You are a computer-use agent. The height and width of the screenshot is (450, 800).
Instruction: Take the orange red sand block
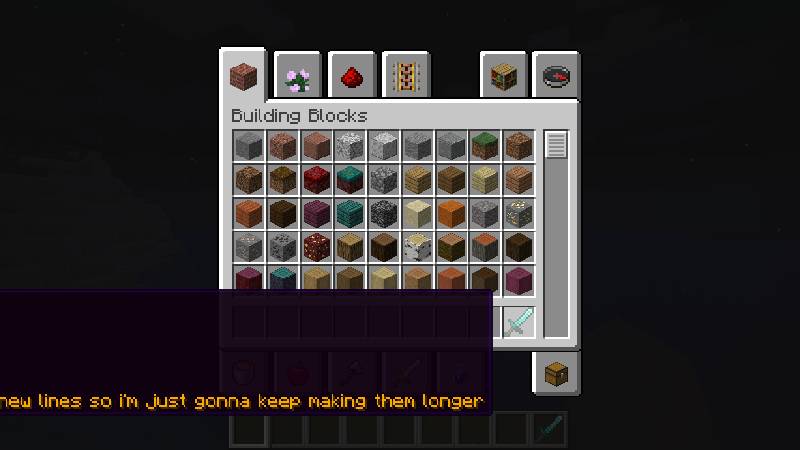pos(452,214)
